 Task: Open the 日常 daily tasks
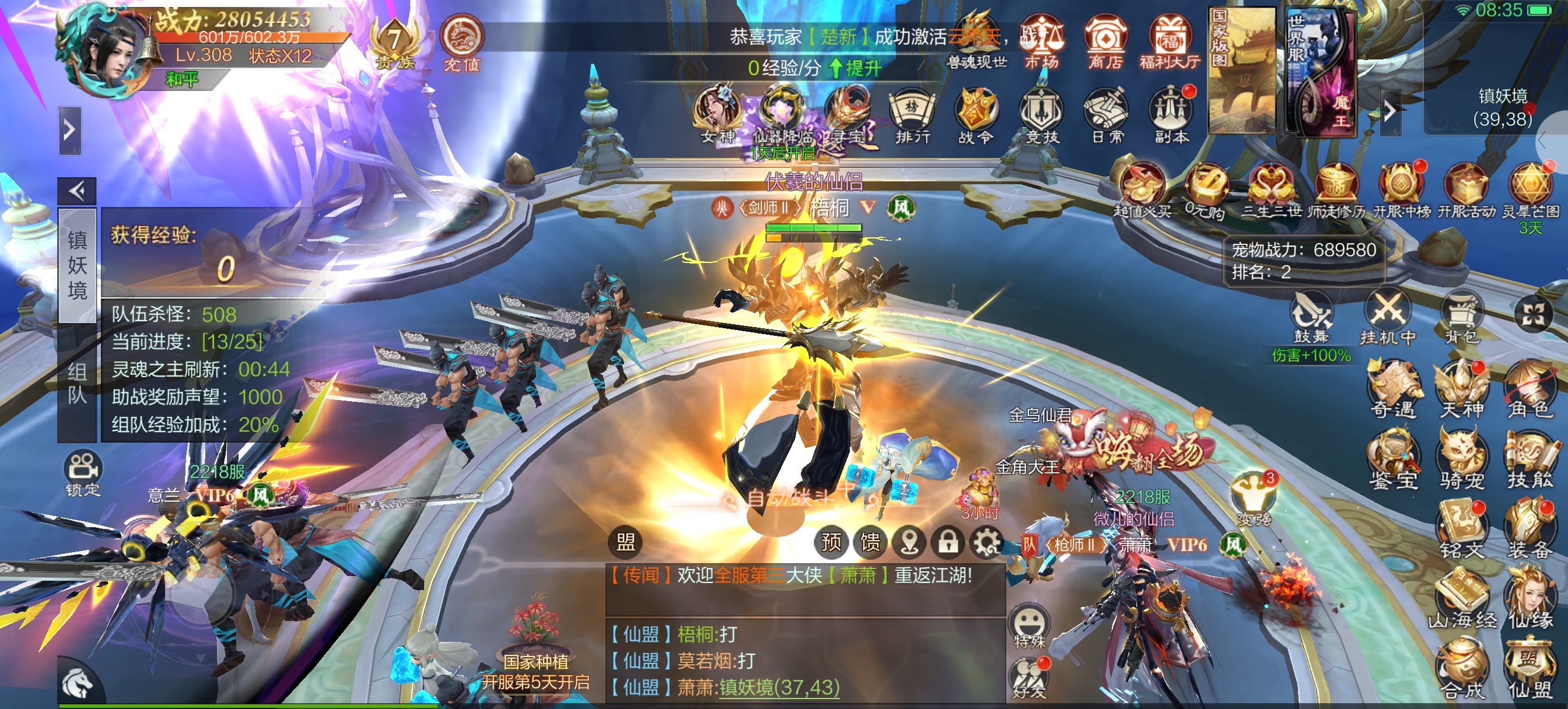click(x=1106, y=117)
